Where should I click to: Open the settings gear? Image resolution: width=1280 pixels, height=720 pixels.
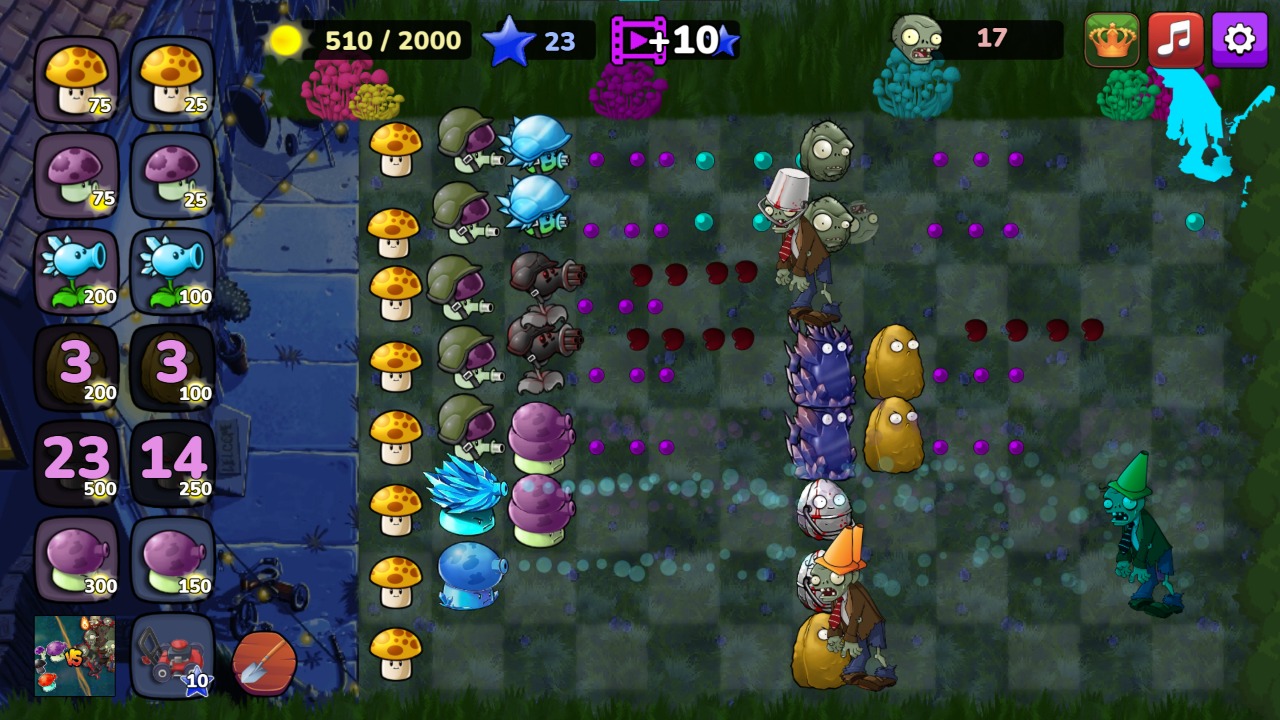pos(1240,40)
